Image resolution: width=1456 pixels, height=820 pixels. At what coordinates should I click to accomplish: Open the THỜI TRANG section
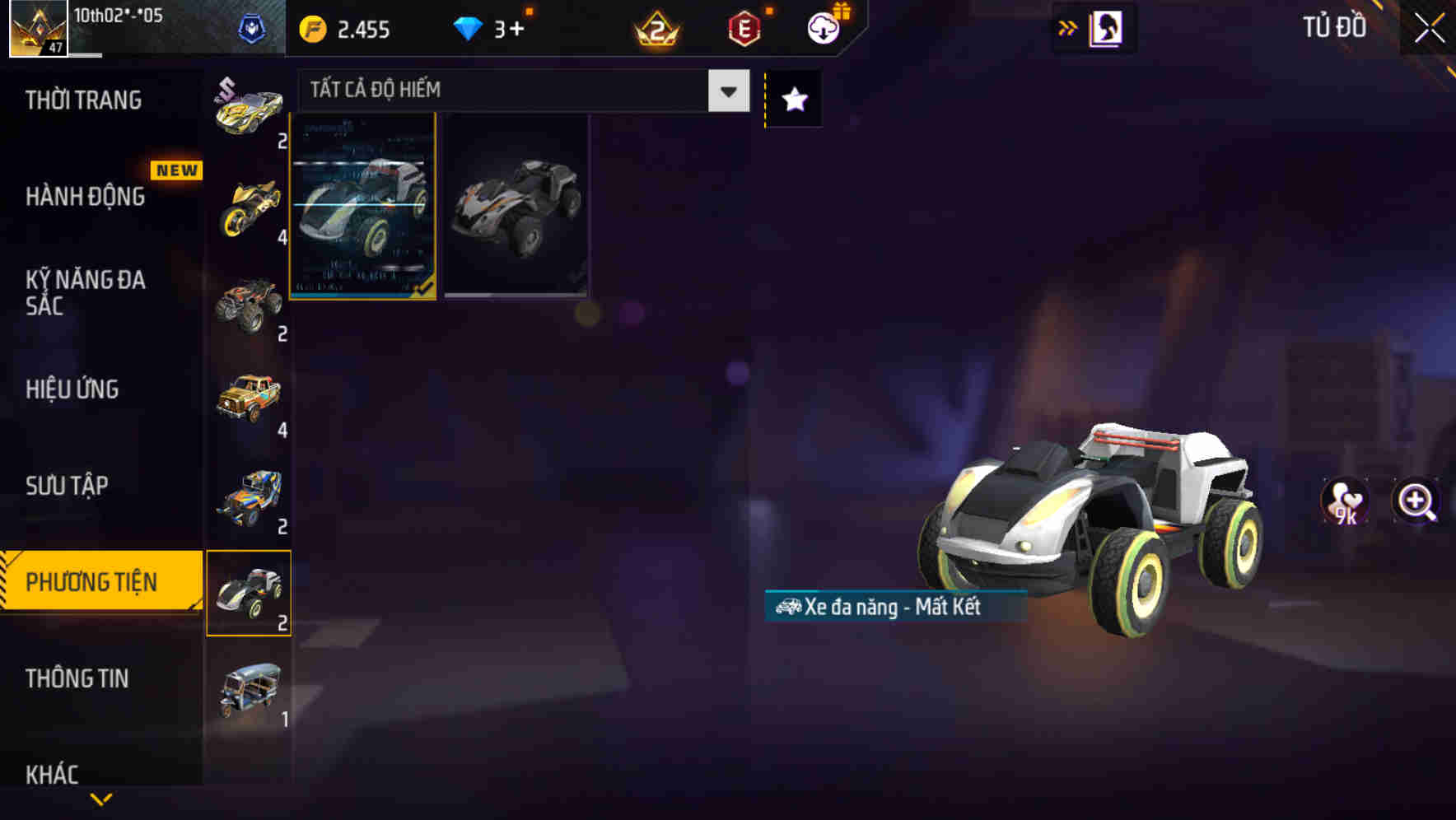[x=85, y=100]
